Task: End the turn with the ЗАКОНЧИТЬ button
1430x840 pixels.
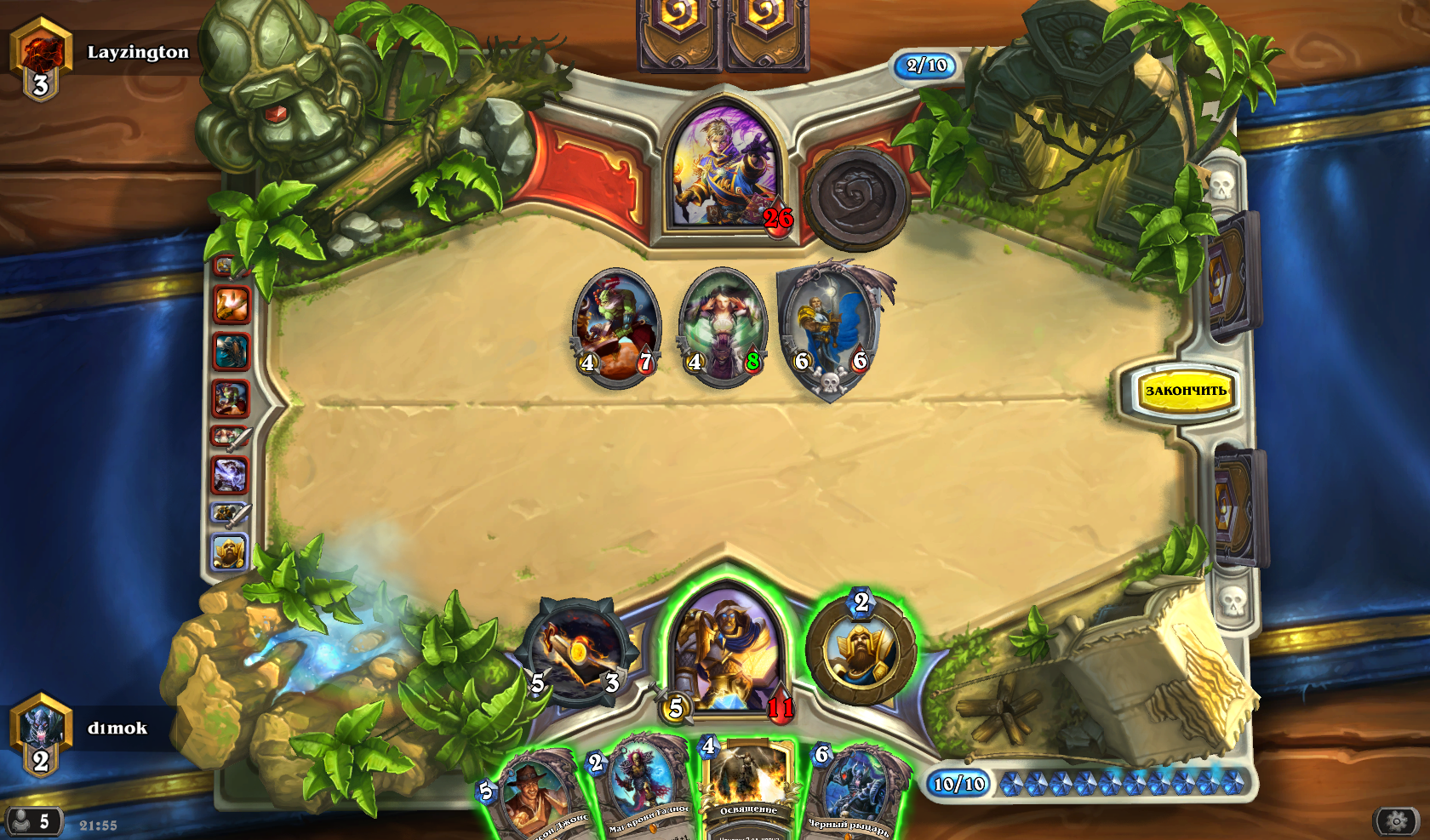Action: (x=1185, y=391)
